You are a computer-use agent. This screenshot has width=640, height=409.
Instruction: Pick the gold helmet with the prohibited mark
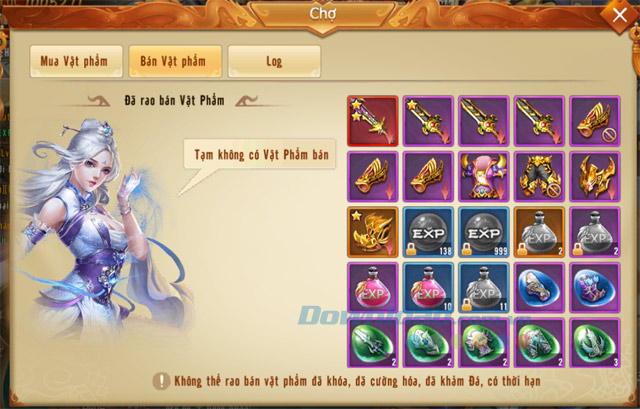click(x=597, y=121)
